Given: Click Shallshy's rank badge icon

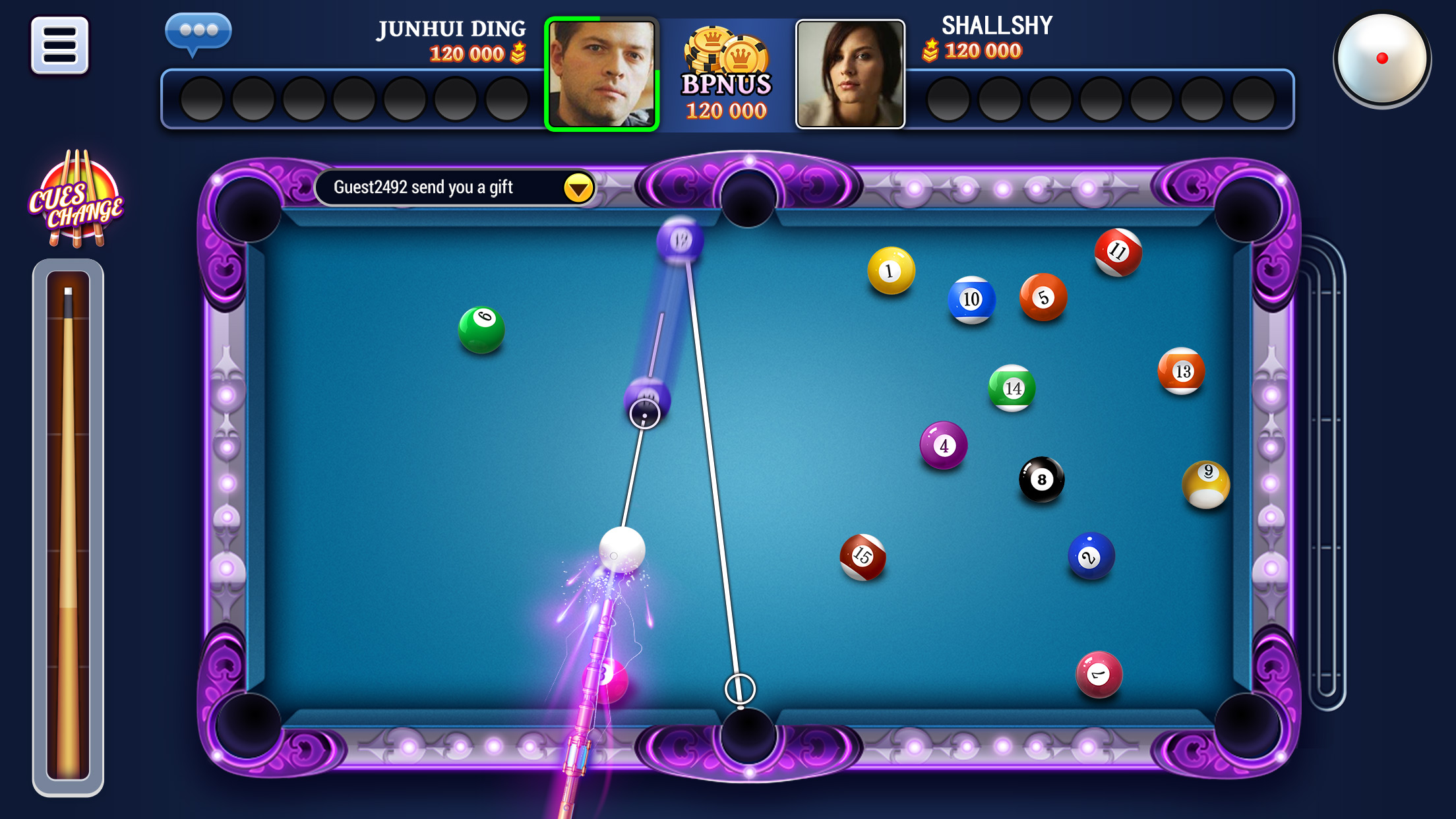Looking at the screenshot, I should 930,49.
